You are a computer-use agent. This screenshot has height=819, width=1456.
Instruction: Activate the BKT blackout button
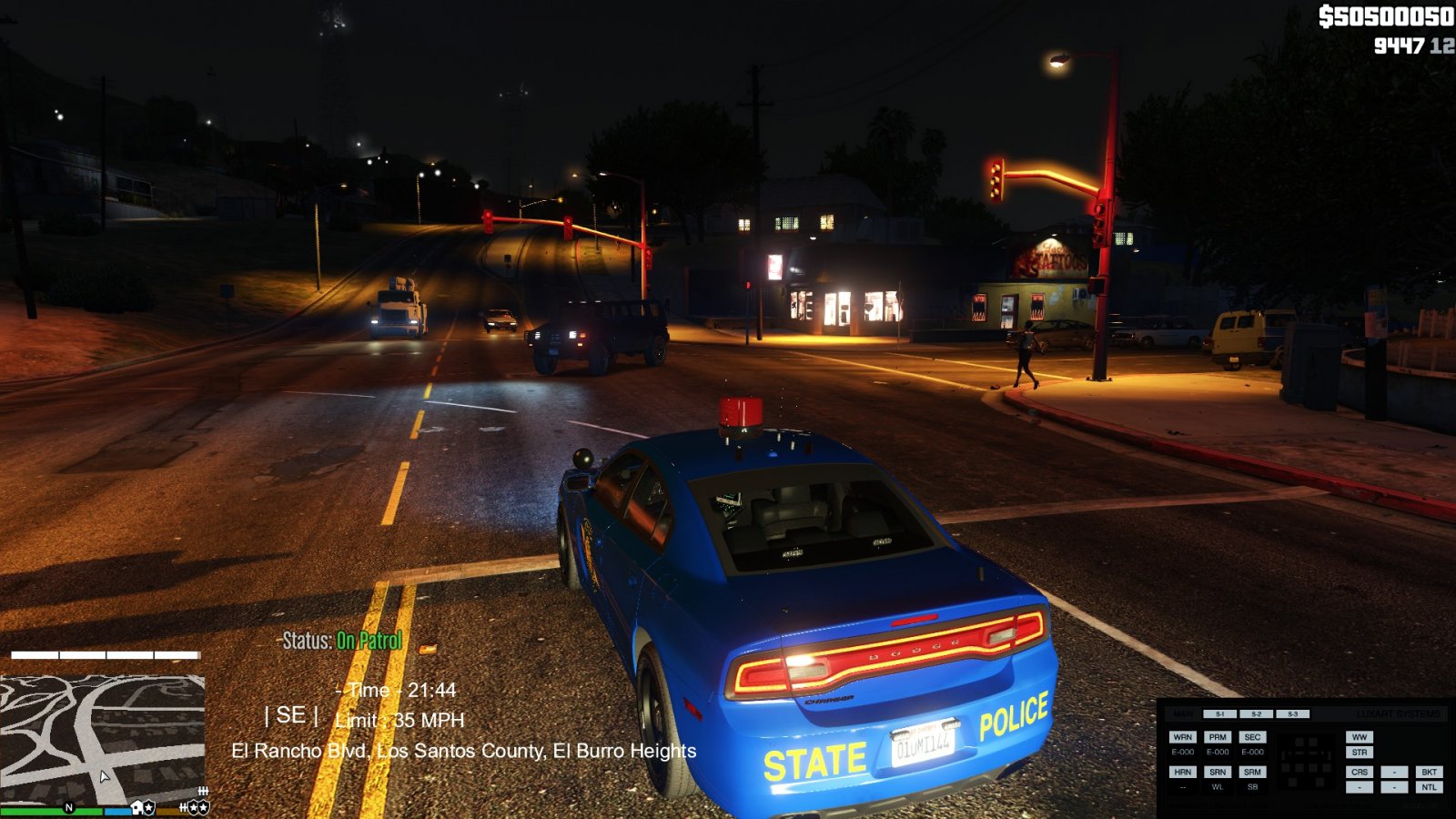(1429, 772)
